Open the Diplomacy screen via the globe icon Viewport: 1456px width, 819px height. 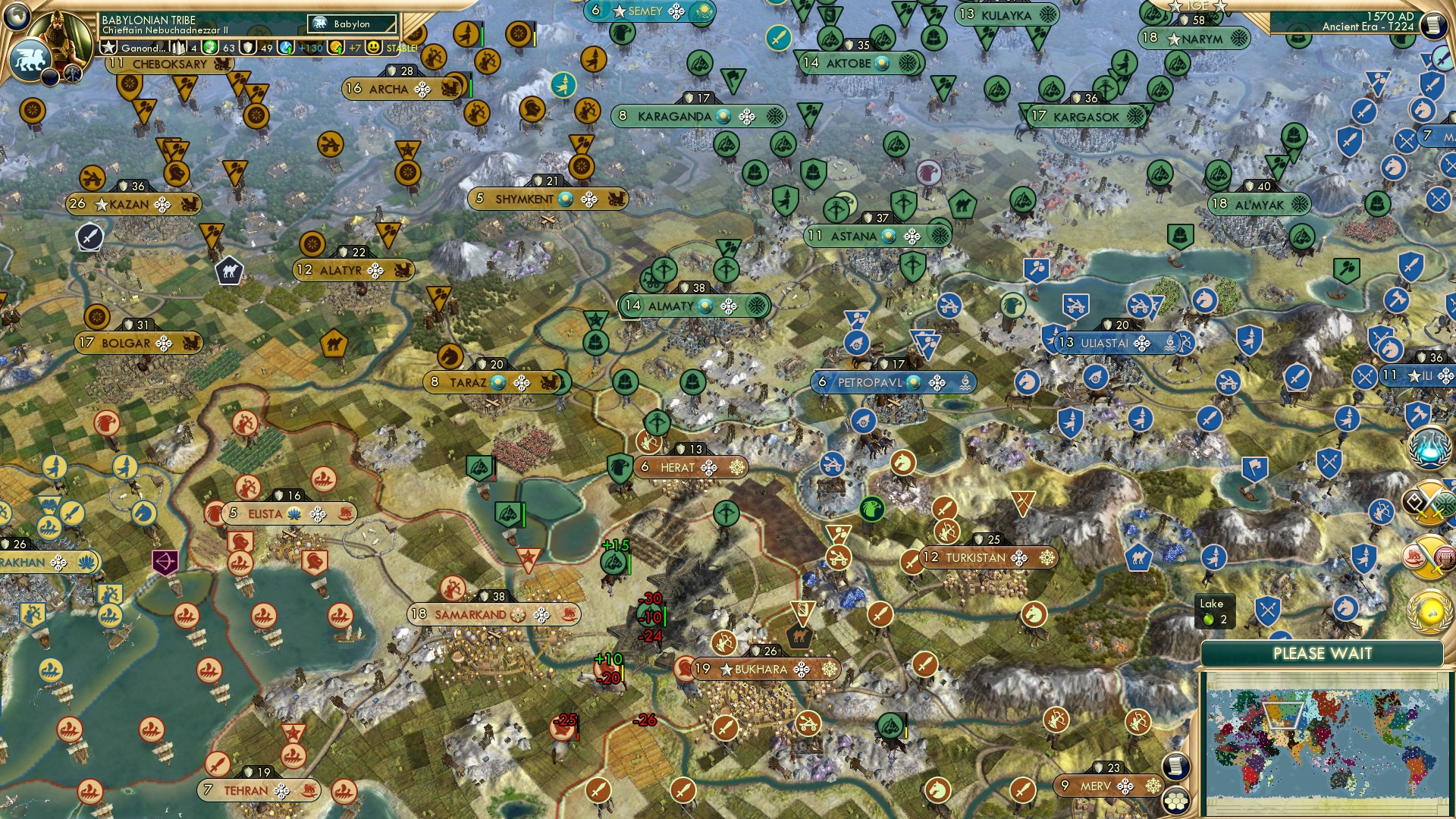pyautogui.click(x=1429, y=612)
